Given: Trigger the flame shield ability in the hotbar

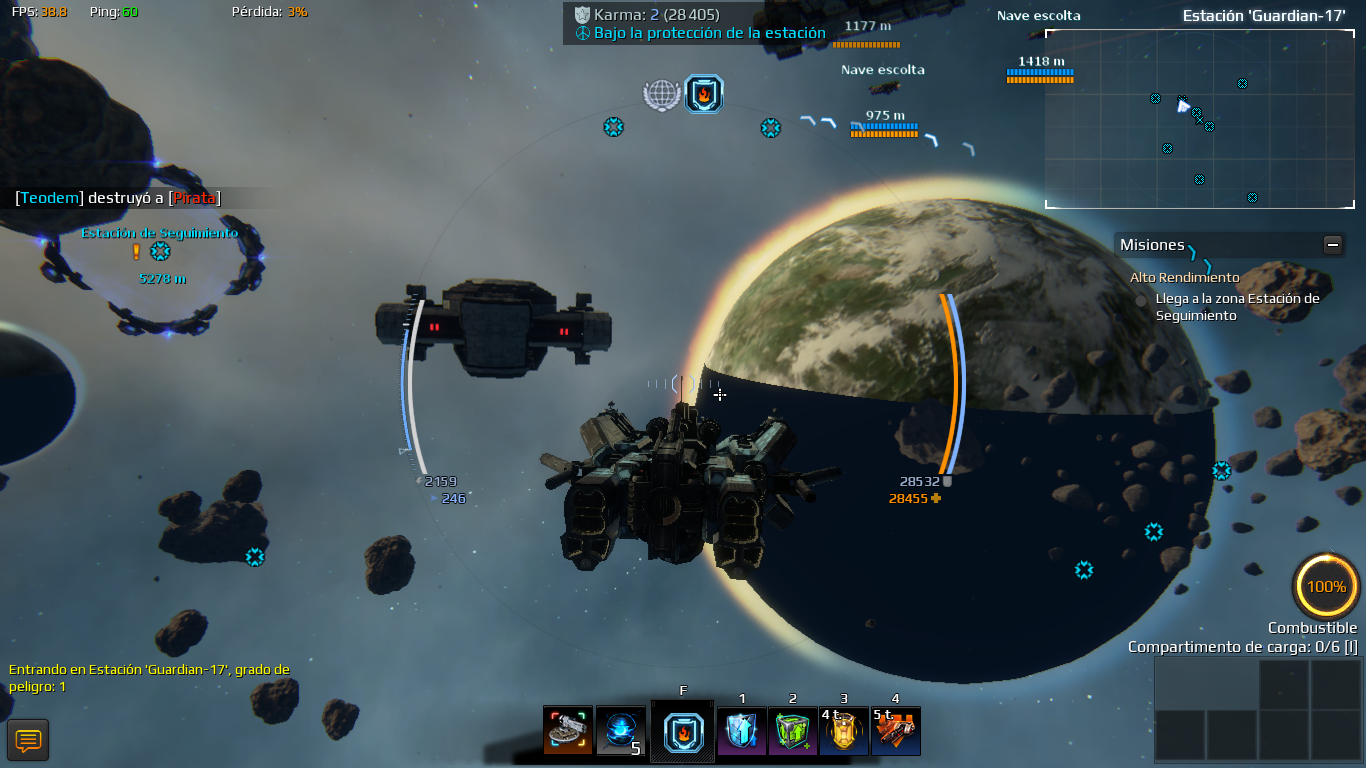Looking at the screenshot, I should click(683, 731).
